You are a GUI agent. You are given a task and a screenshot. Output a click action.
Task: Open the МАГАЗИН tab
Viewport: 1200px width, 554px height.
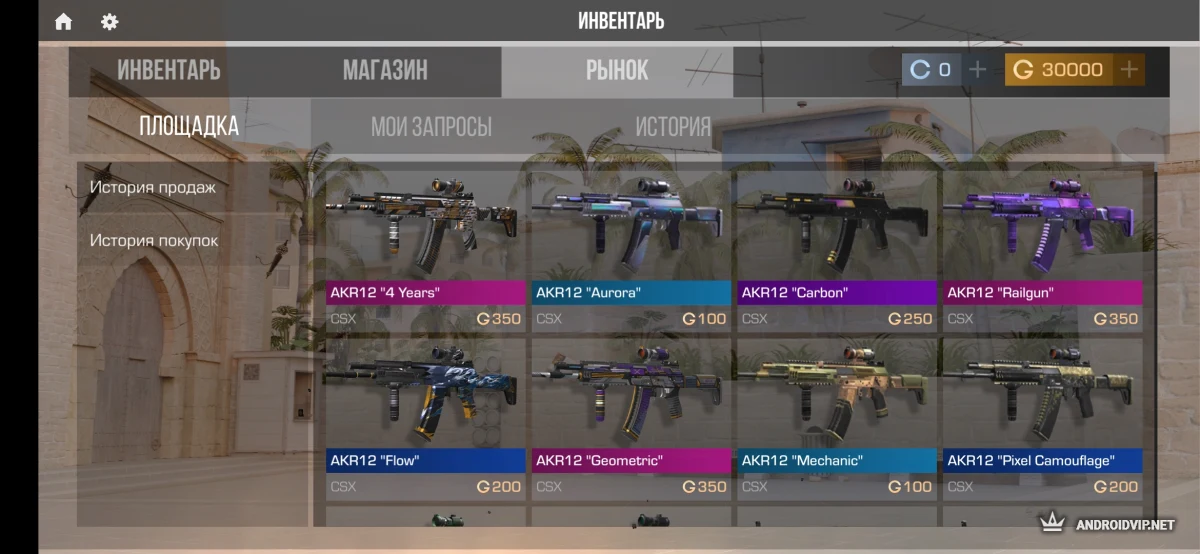pos(385,70)
